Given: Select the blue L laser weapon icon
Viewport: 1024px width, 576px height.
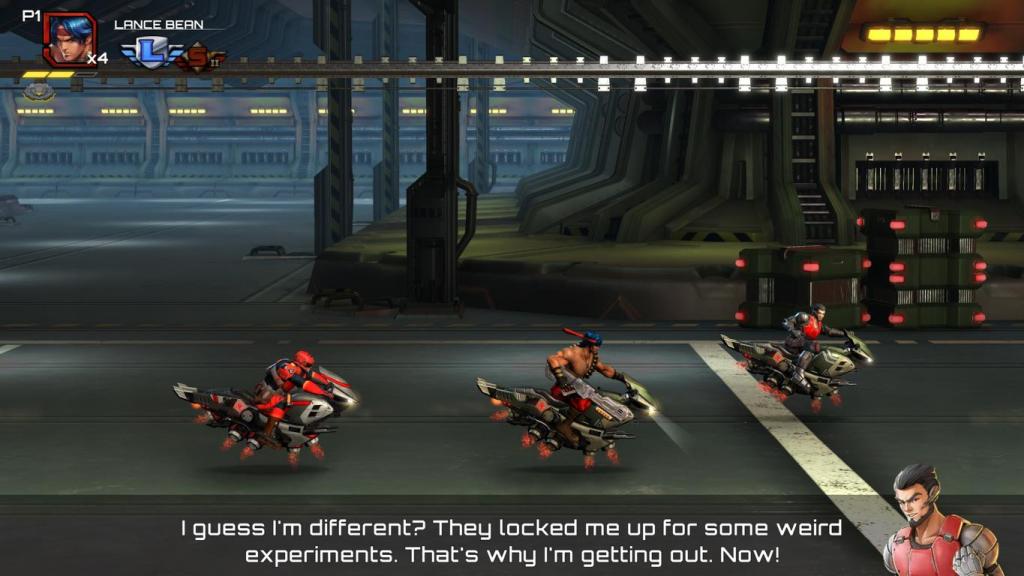Looking at the screenshot, I should [151, 53].
